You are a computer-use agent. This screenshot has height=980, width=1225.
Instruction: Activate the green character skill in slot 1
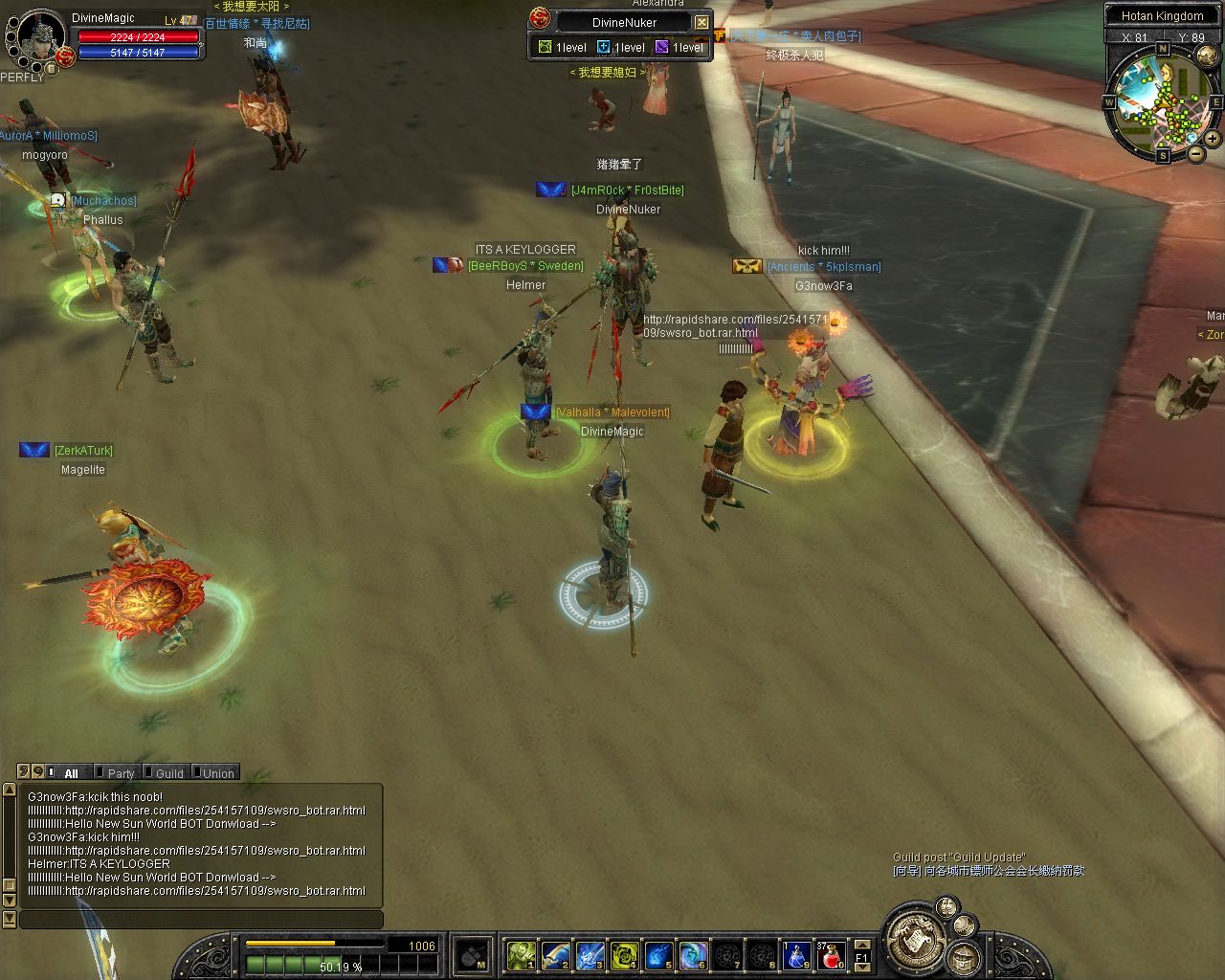[x=521, y=955]
